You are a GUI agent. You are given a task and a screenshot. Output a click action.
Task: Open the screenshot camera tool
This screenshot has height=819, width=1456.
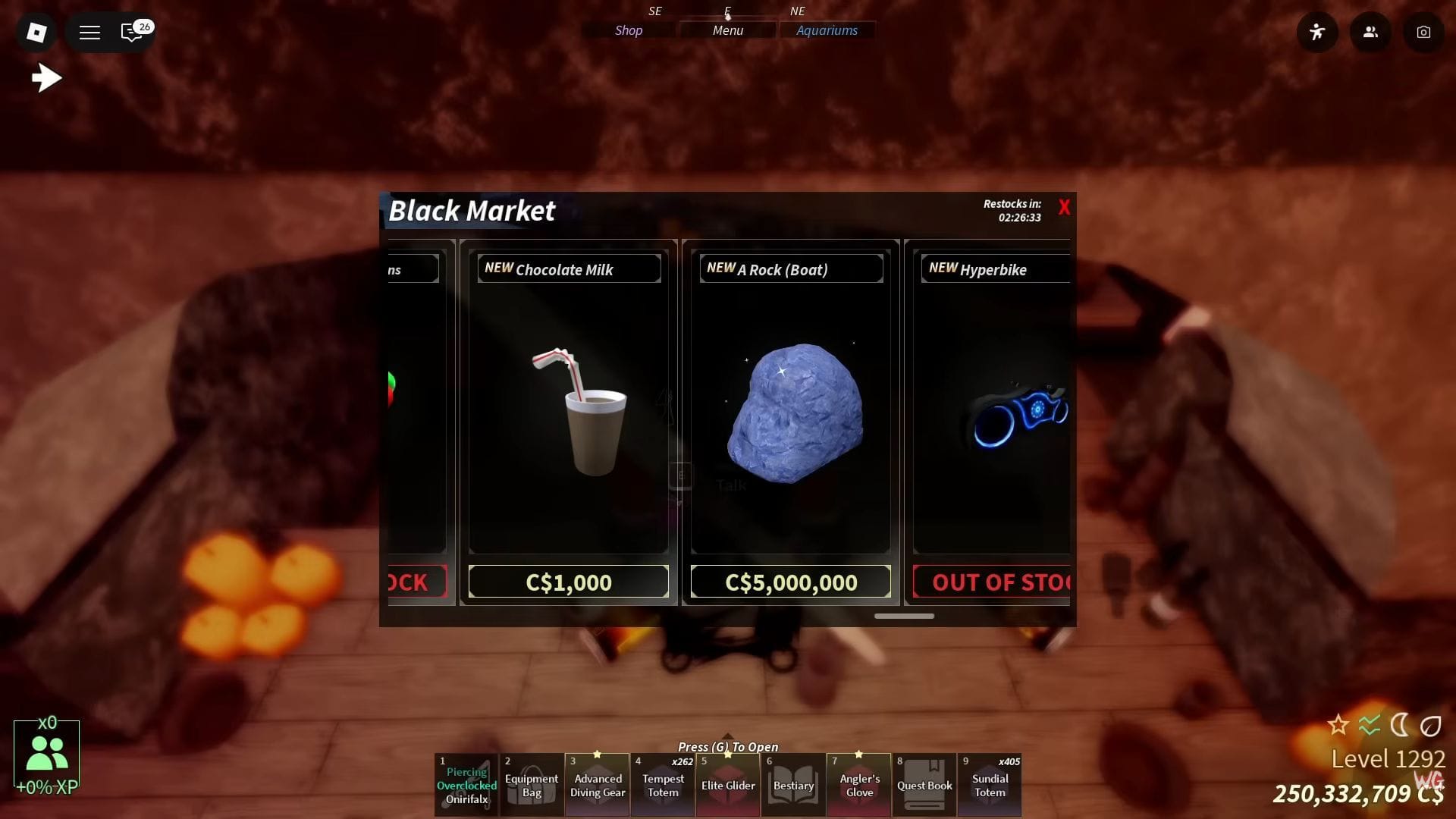1423,32
